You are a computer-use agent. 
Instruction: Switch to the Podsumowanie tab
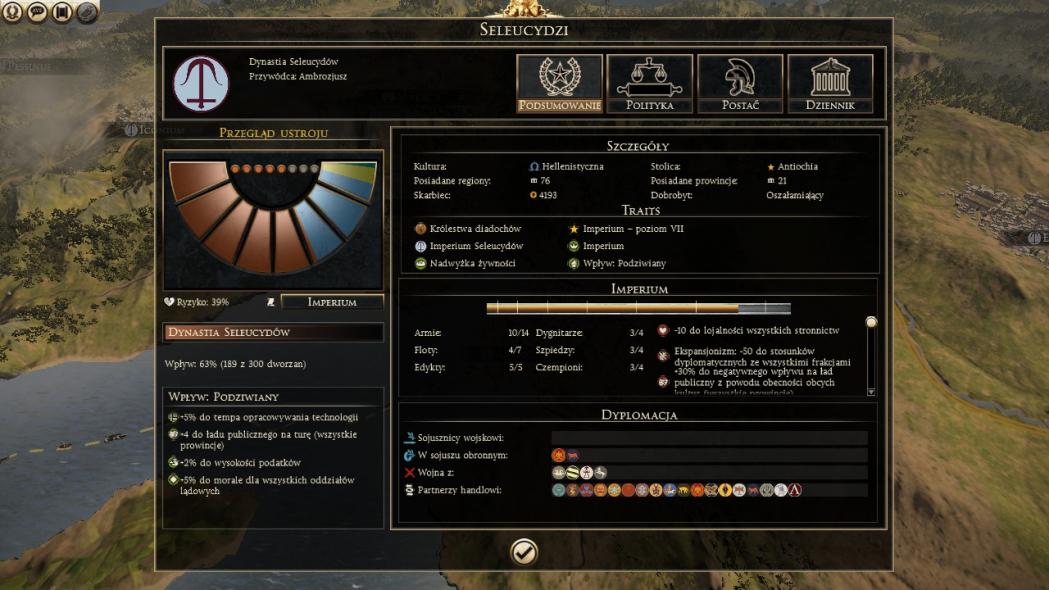pyautogui.click(x=559, y=83)
